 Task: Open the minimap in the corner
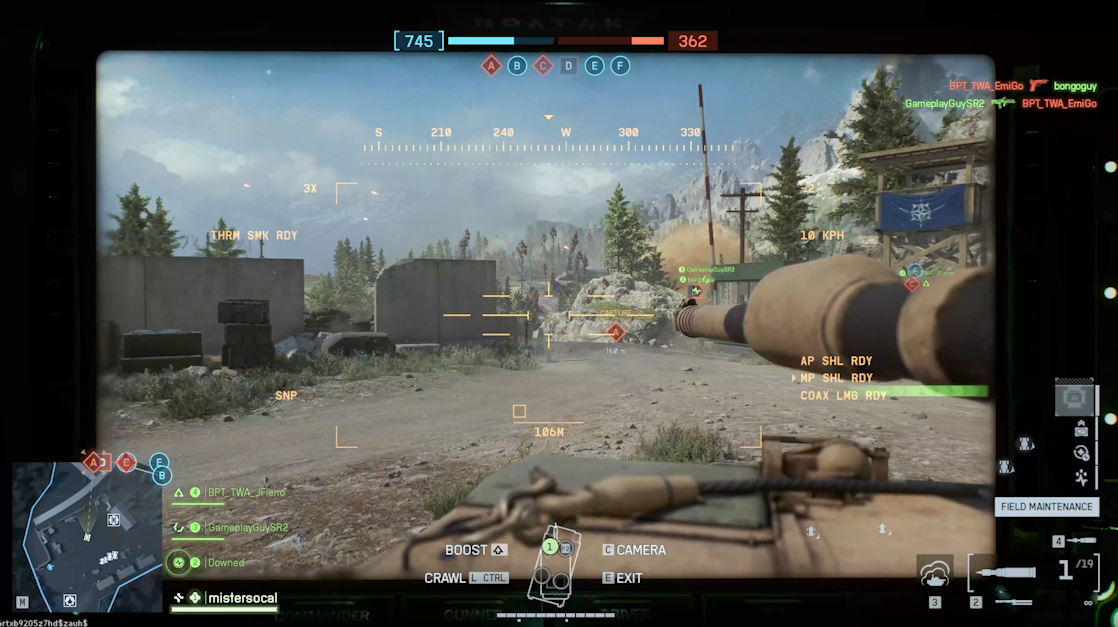click(x=86, y=536)
